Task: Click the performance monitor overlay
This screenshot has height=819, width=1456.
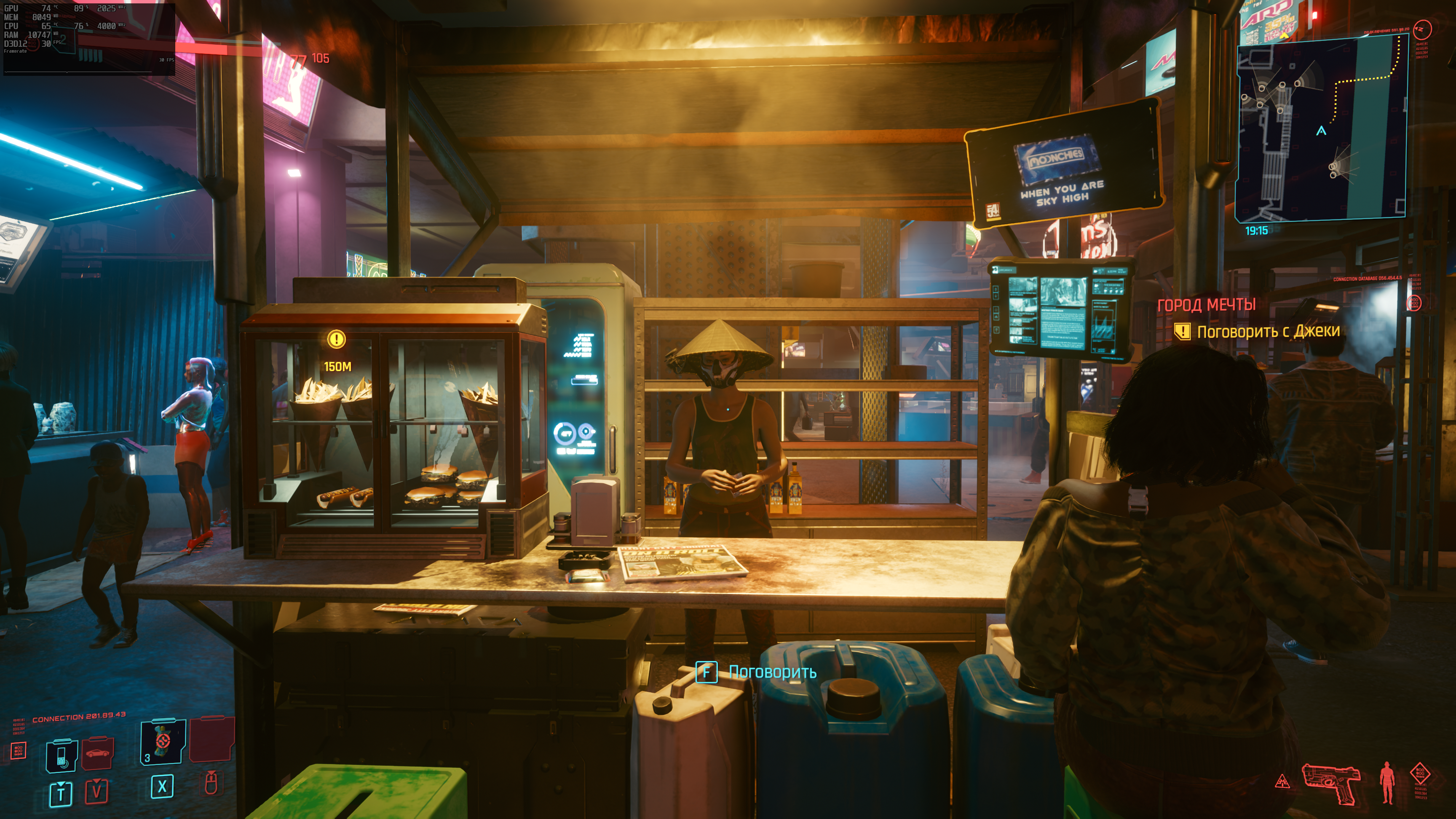Action: [89, 38]
